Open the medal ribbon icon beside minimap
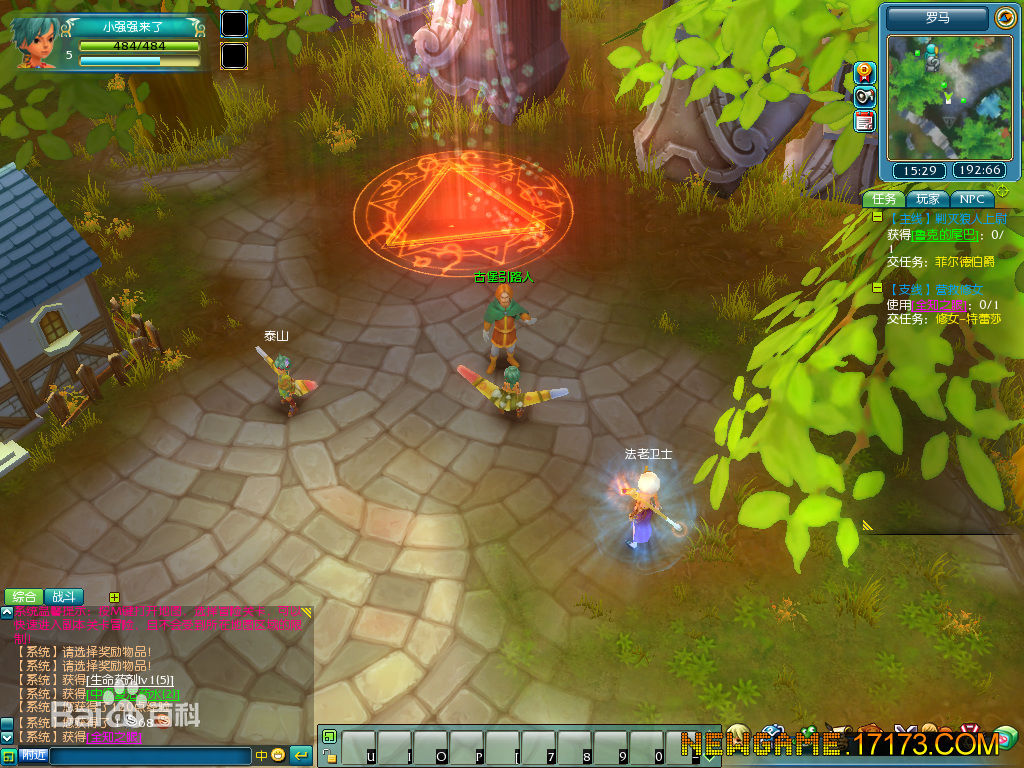Viewport: 1024px width, 768px height. point(865,72)
